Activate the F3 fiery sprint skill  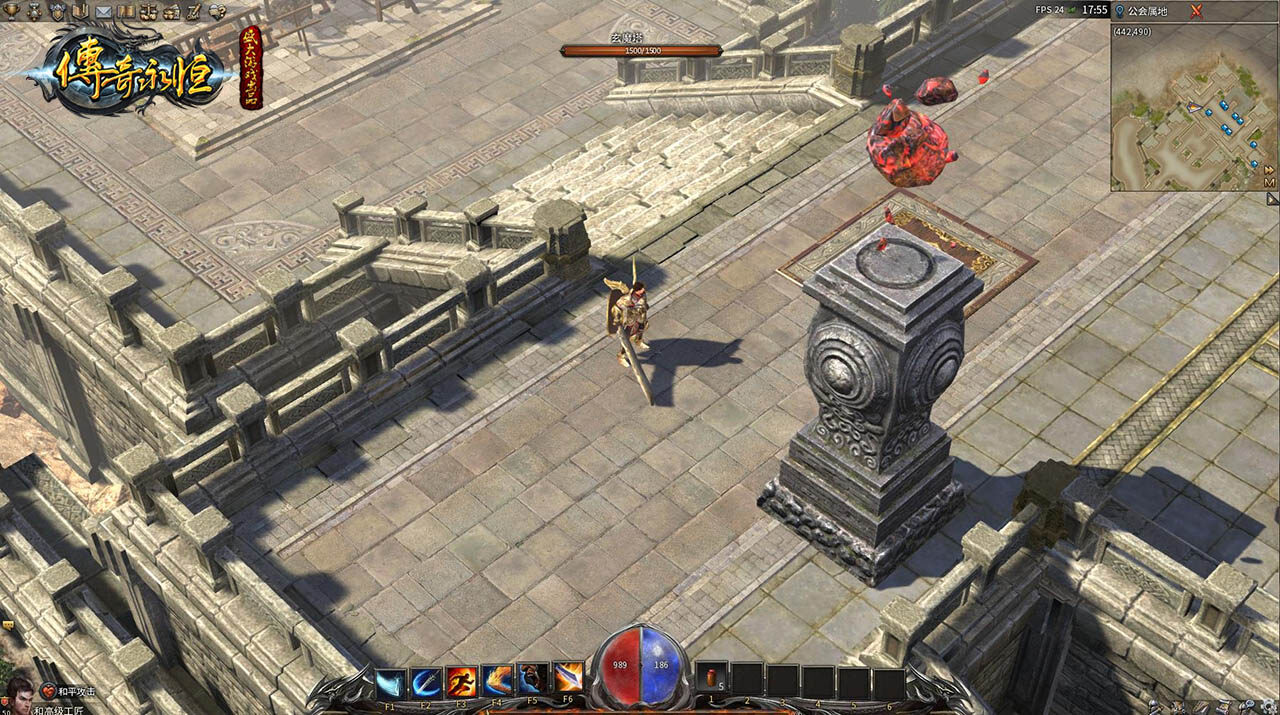(x=462, y=680)
